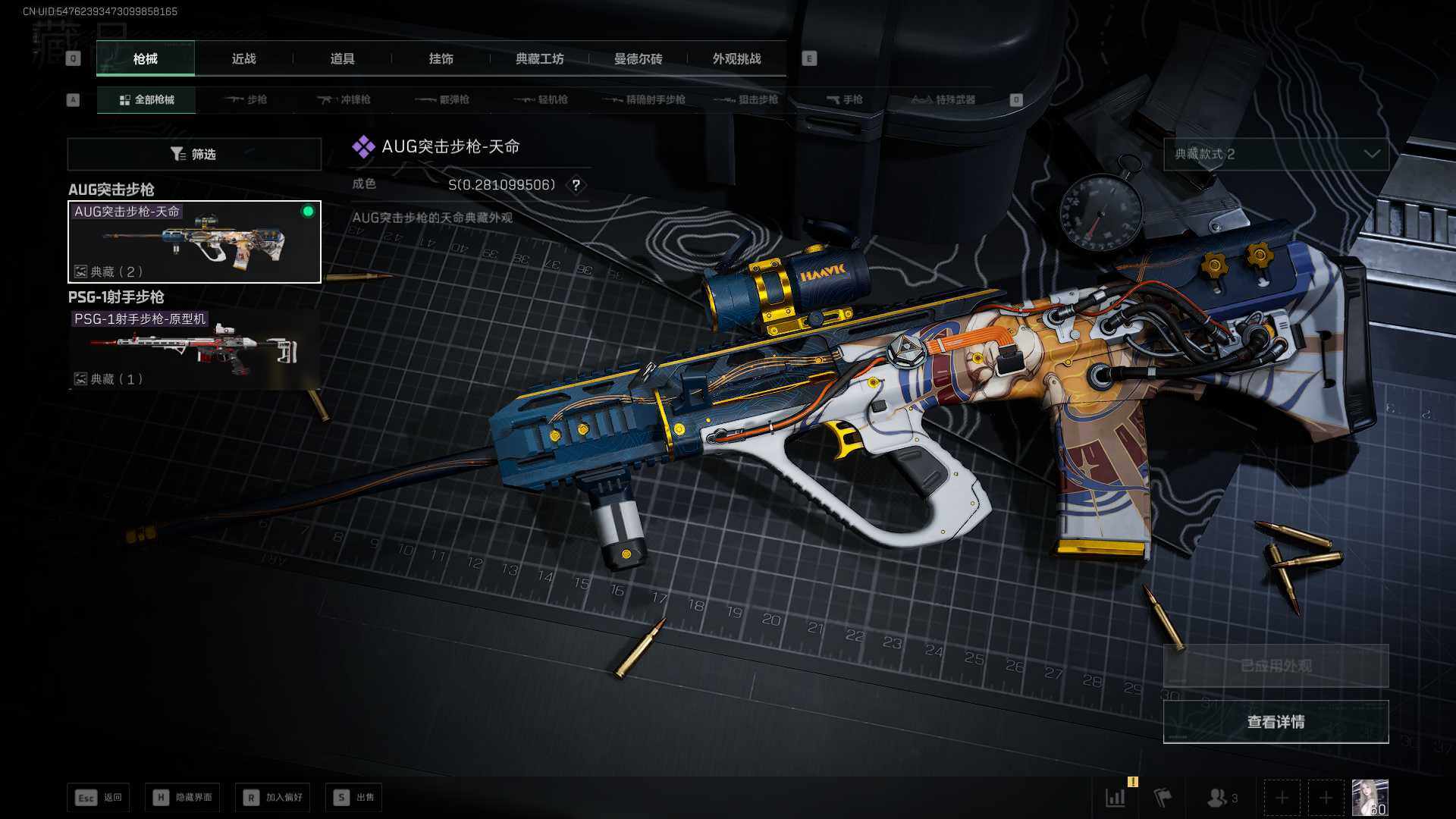Open the 道具 items tab
This screenshot has height=819, width=1456.
pos(342,58)
